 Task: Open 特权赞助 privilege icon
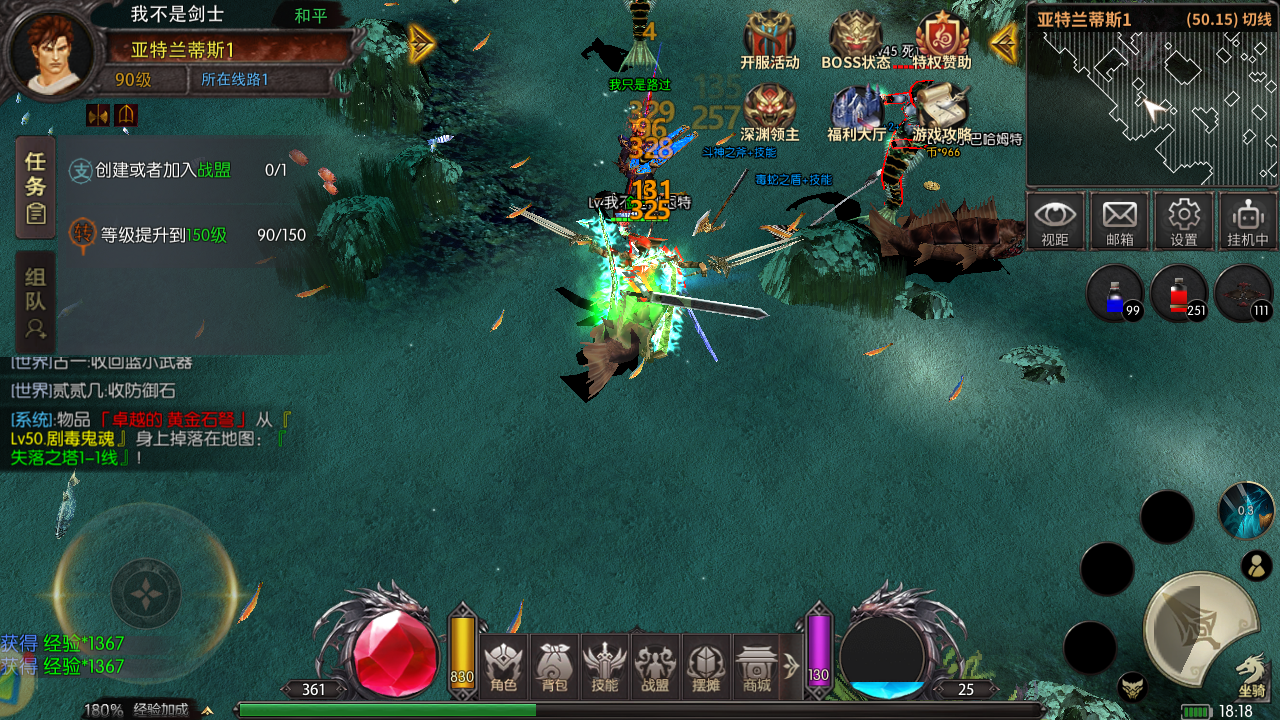(x=941, y=40)
